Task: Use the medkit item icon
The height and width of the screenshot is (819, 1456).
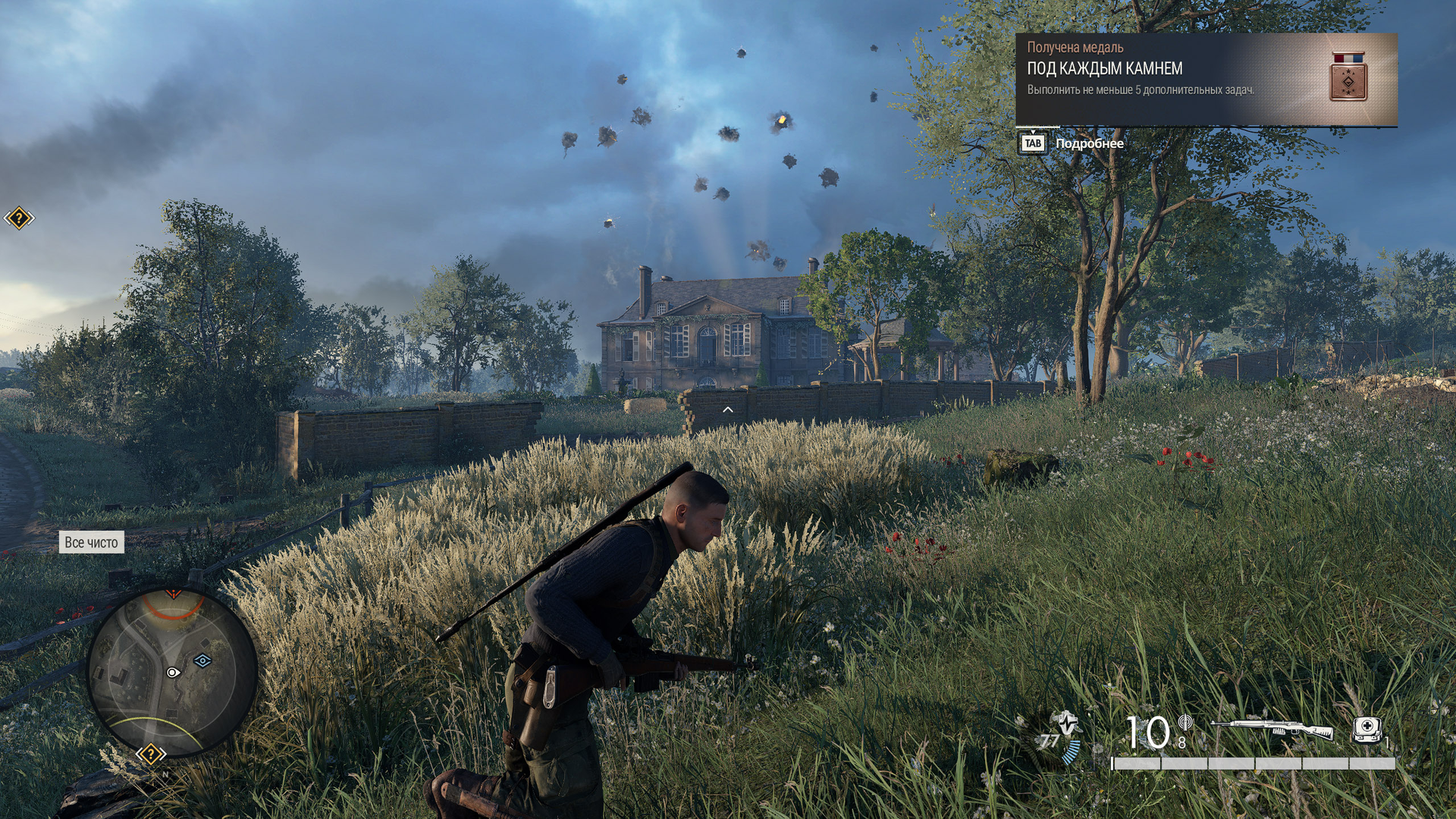Action: [1367, 730]
